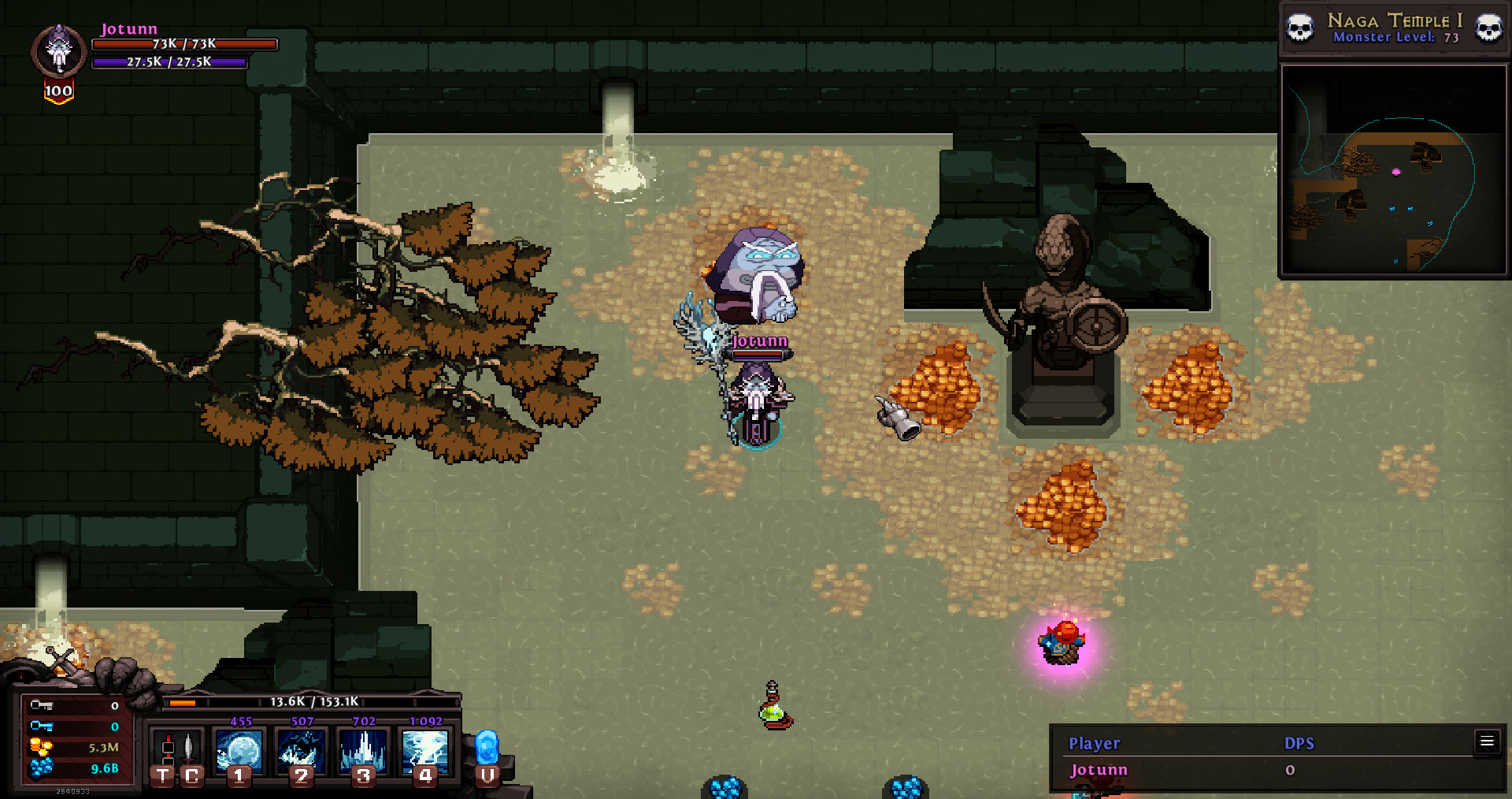Open the DPS panel hamburger menu
The height and width of the screenshot is (799, 1512).
click(x=1487, y=742)
